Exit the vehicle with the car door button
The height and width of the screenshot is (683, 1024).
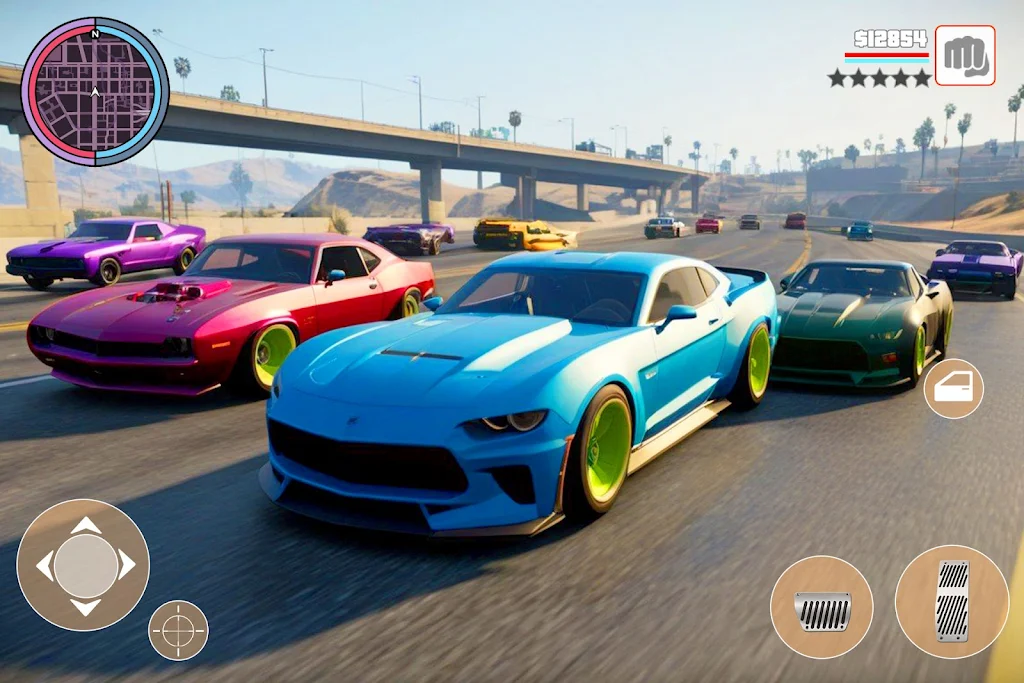click(x=953, y=388)
